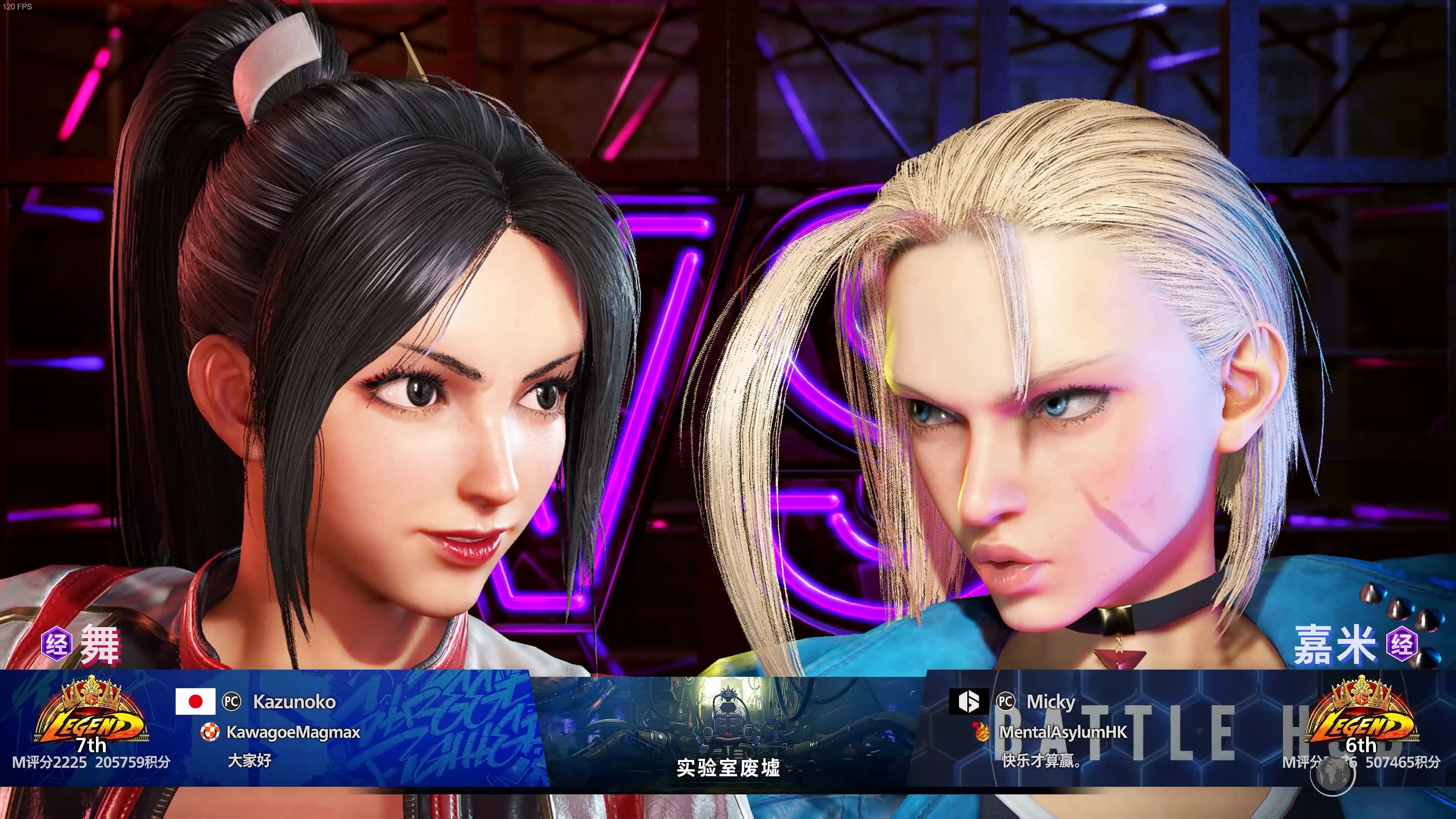Click the purple control-type icon beside 舞
The height and width of the screenshot is (819, 1456).
(56, 644)
